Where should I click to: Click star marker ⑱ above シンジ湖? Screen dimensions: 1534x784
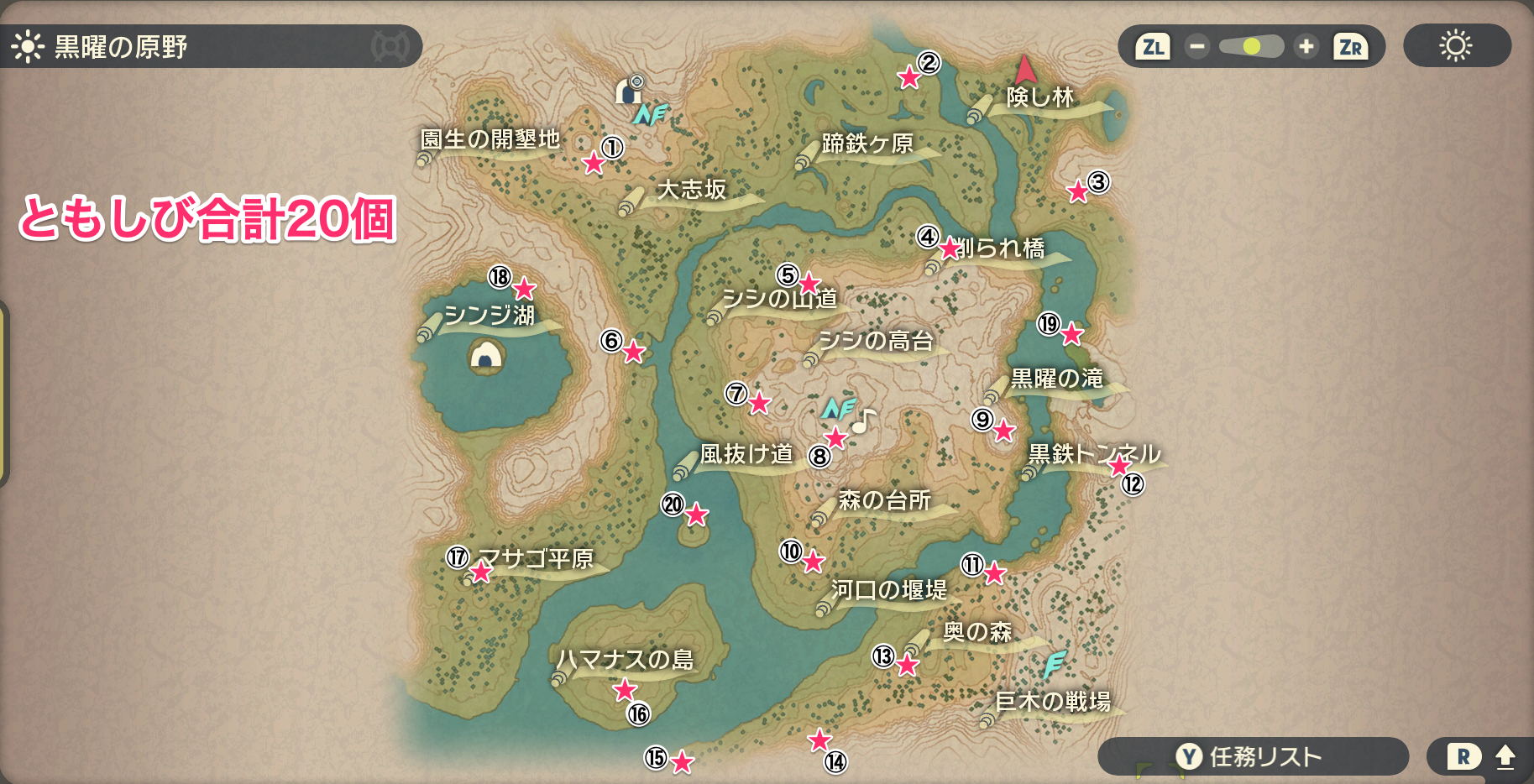[x=525, y=290]
